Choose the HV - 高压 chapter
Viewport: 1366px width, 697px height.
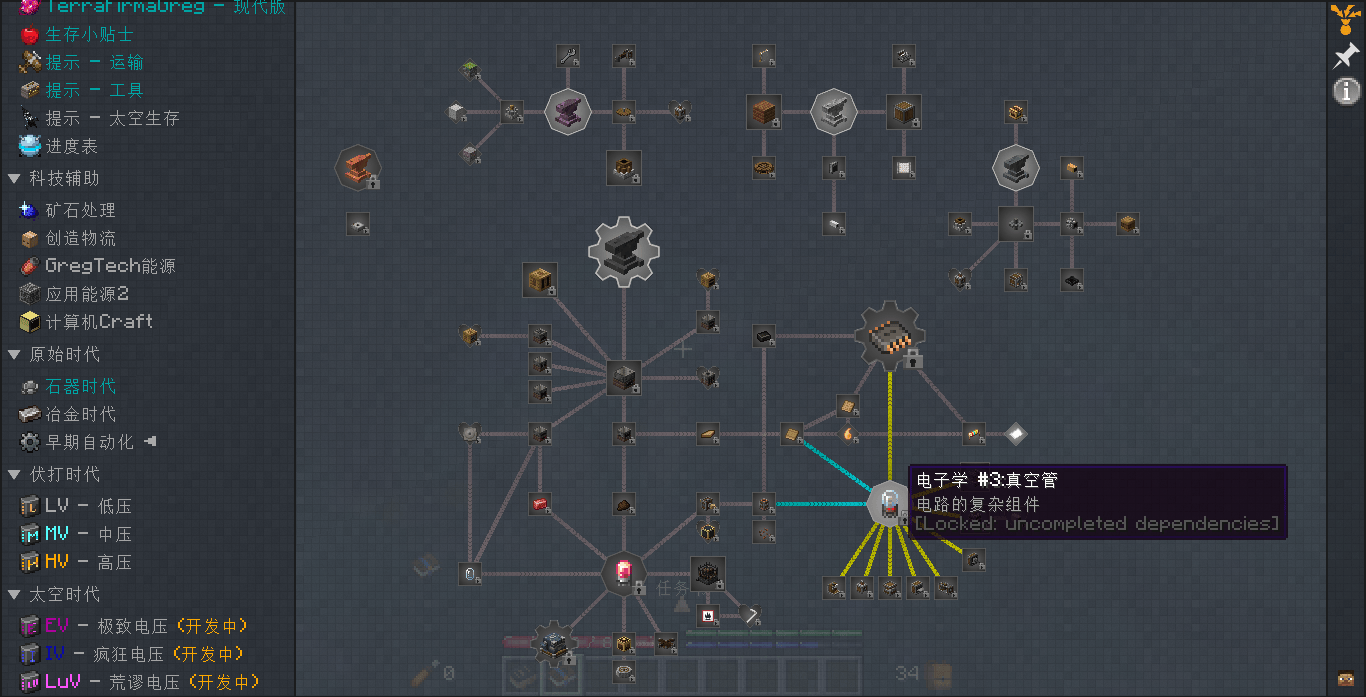coord(88,562)
